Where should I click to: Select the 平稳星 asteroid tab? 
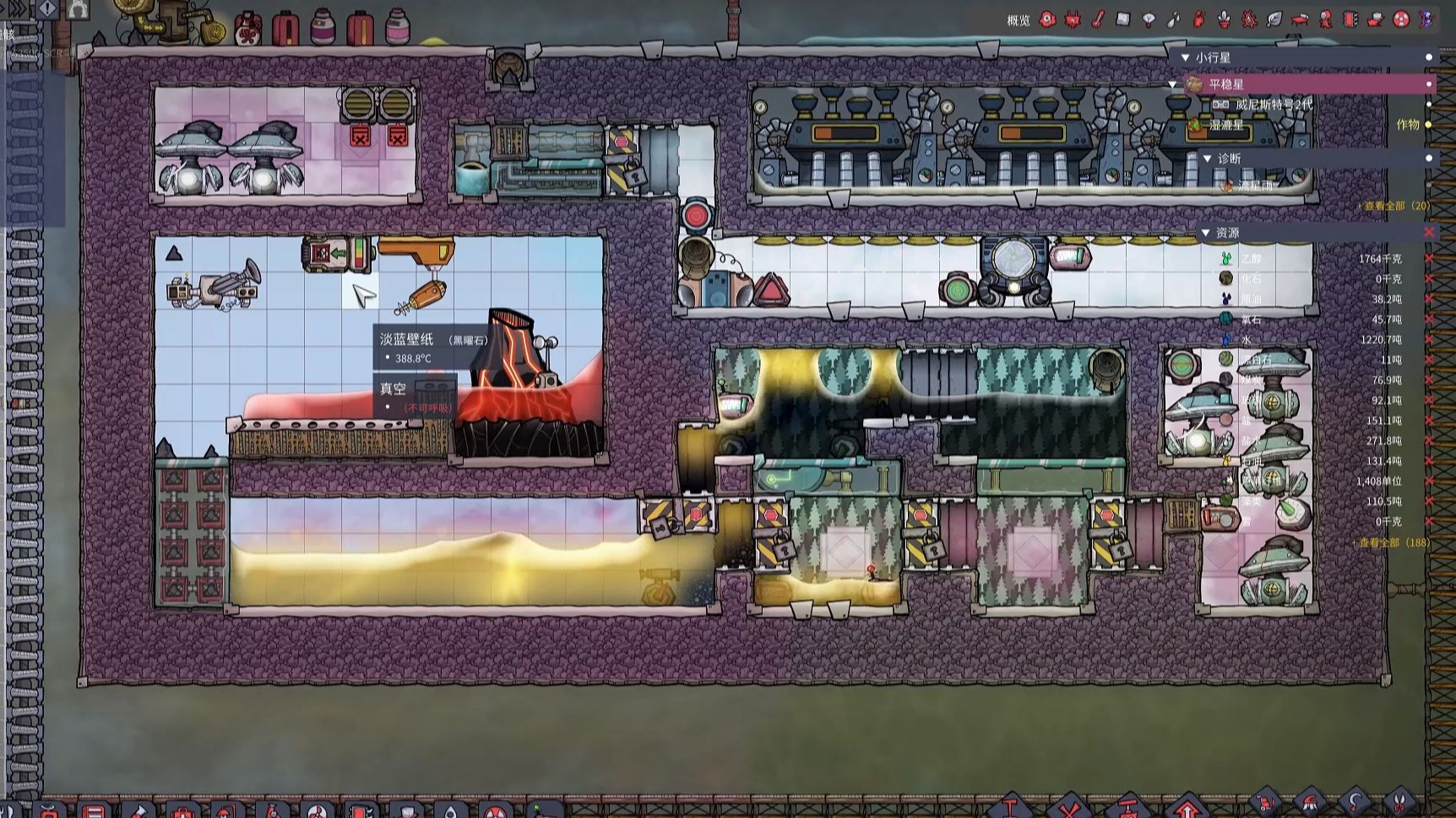pos(1225,84)
